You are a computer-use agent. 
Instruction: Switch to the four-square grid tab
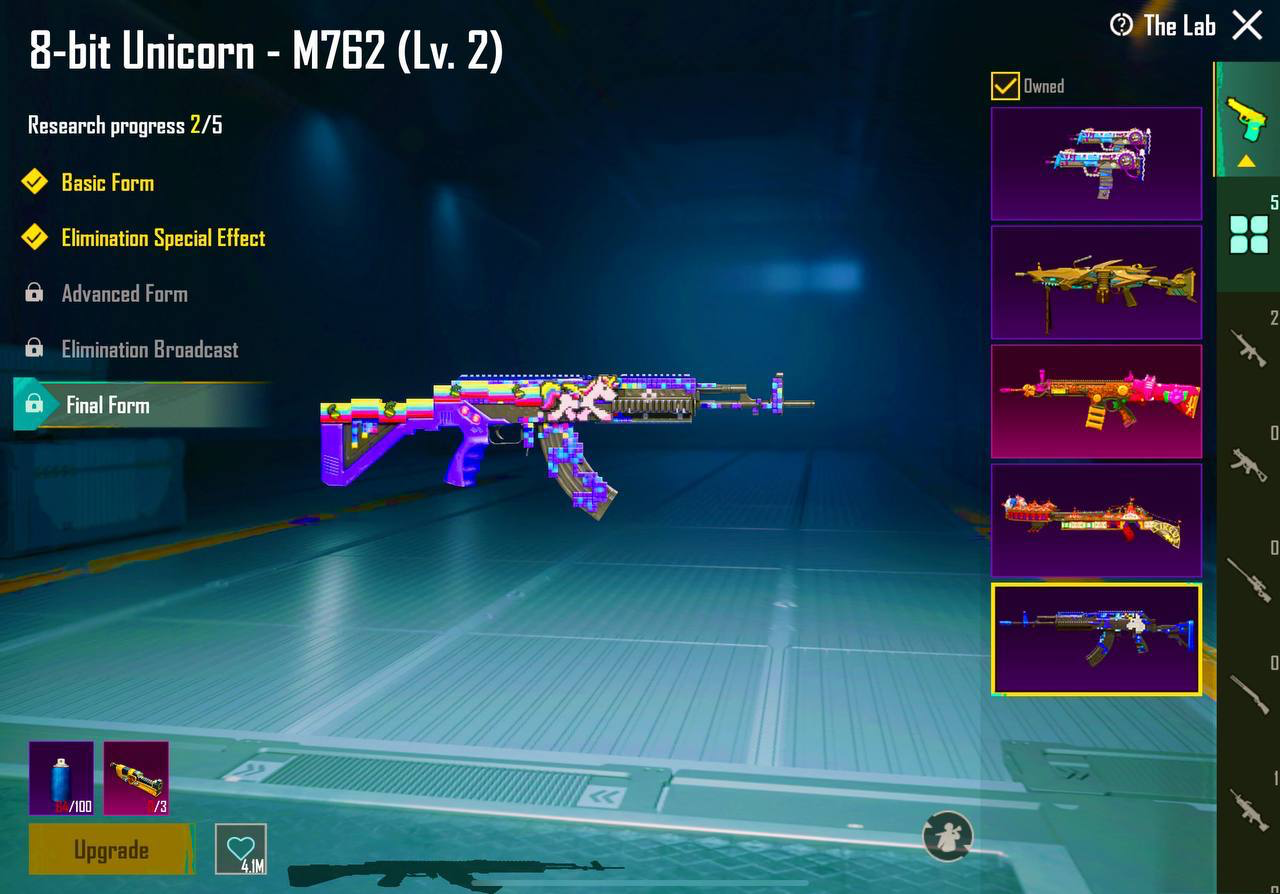point(1248,235)
